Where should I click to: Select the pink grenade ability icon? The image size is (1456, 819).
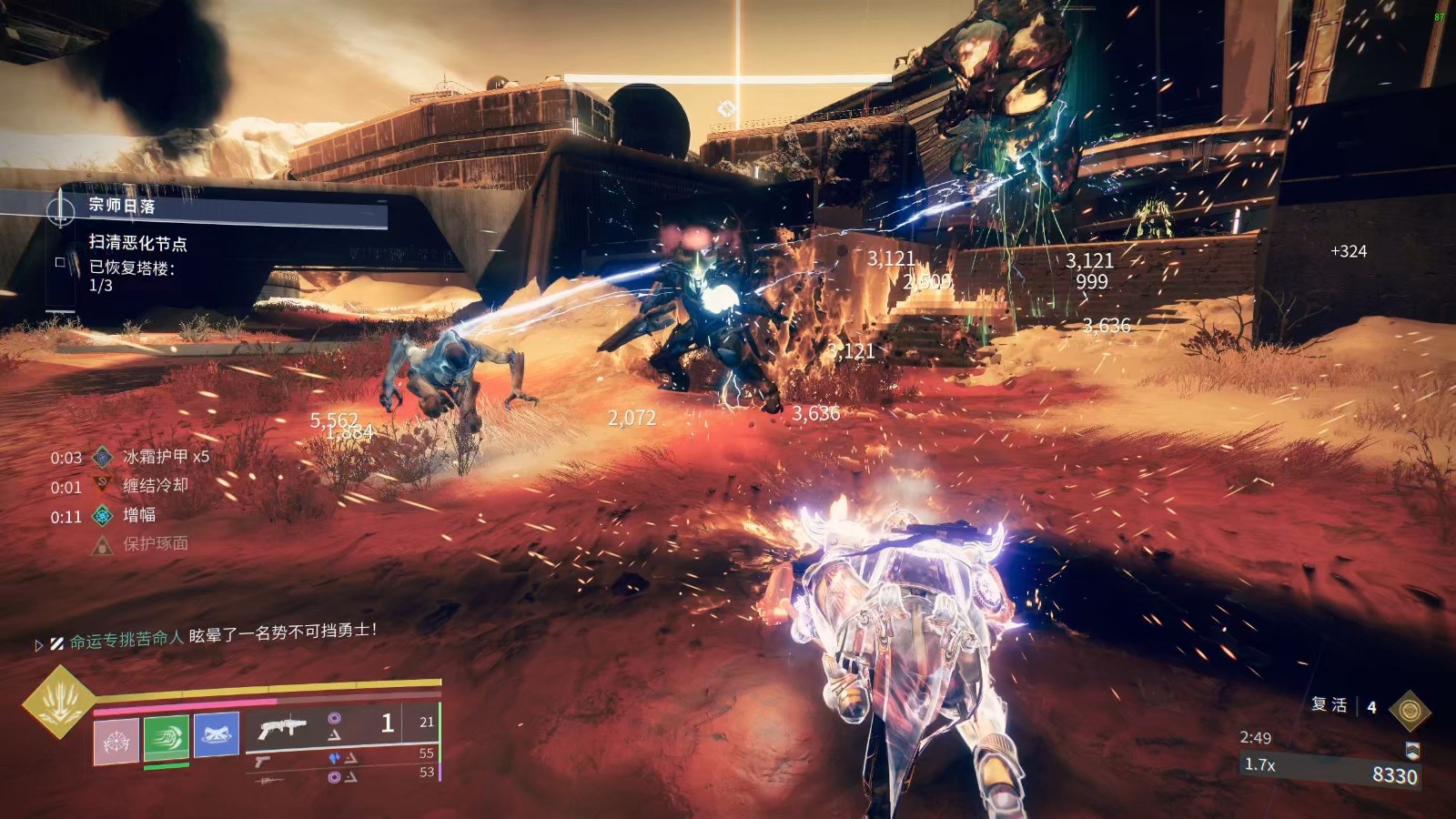click(116, 741)
